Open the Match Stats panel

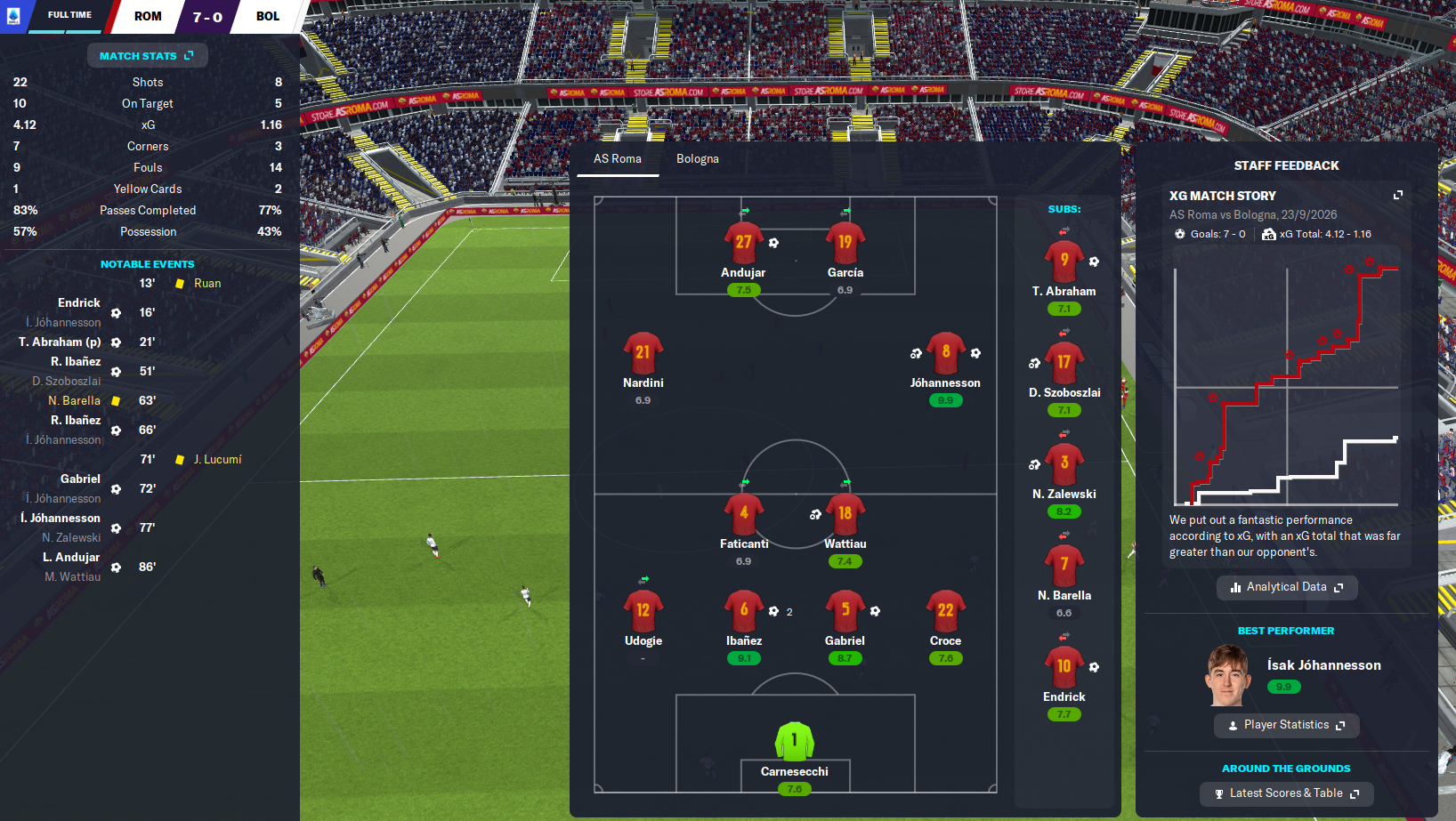coord(147,56)
